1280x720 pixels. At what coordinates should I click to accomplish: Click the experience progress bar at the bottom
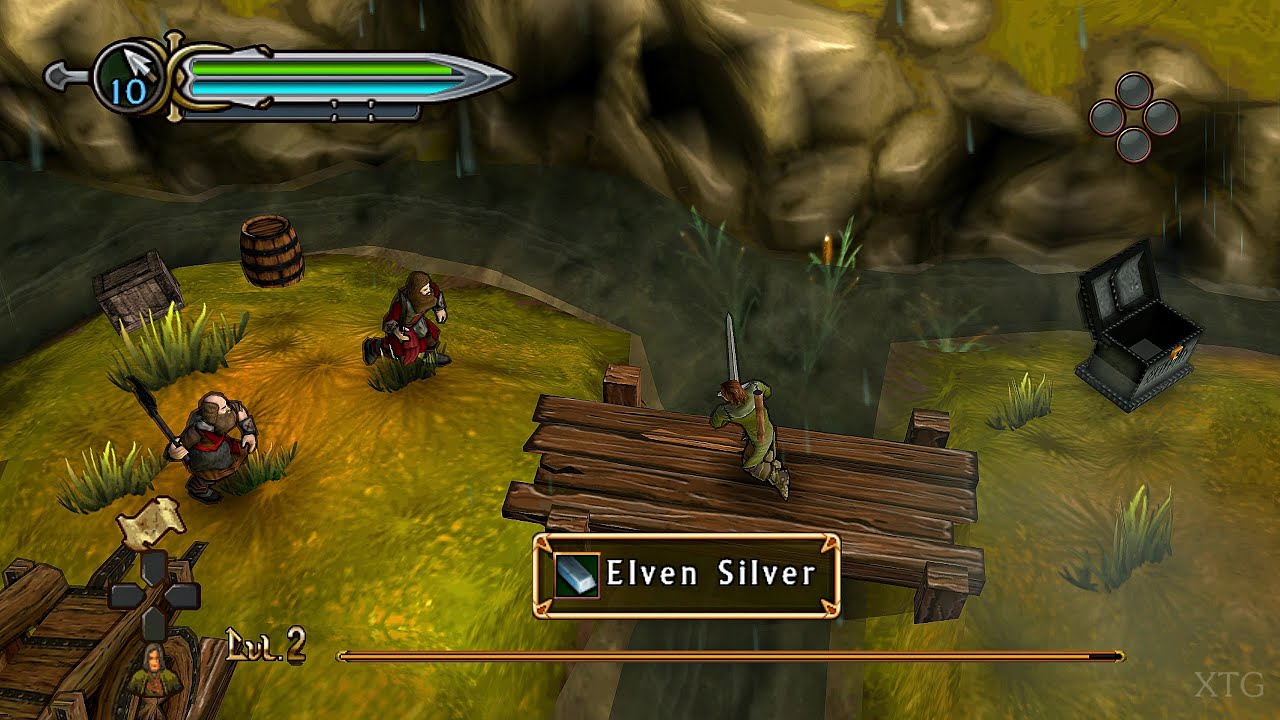tap(730, 658)
